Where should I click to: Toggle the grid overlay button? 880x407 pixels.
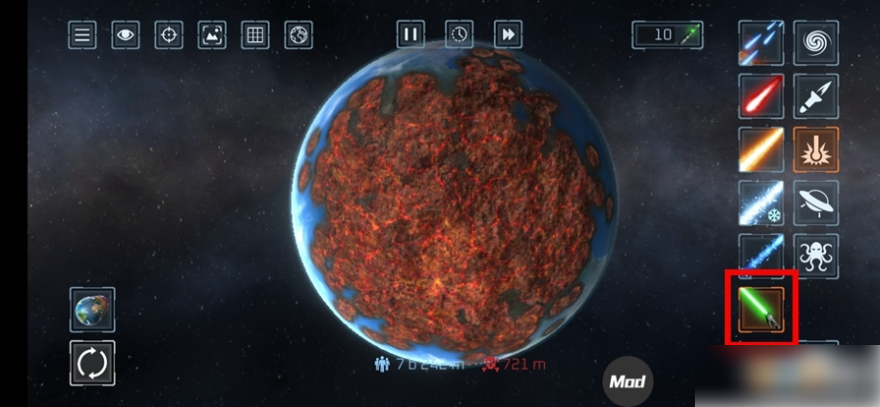coord(255,35)
